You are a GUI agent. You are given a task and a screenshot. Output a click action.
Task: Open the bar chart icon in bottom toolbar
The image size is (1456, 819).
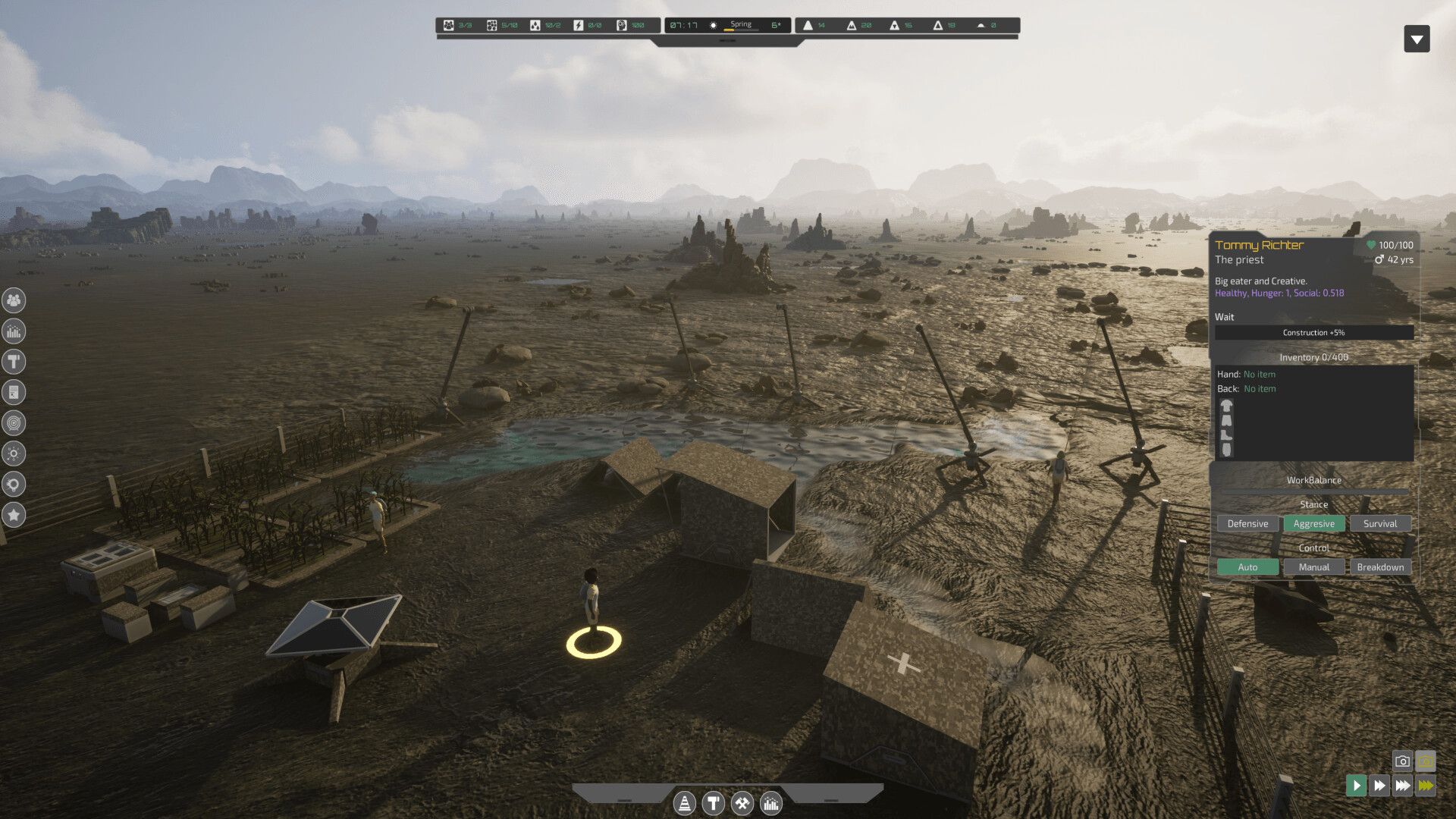[x=771, y=803]
